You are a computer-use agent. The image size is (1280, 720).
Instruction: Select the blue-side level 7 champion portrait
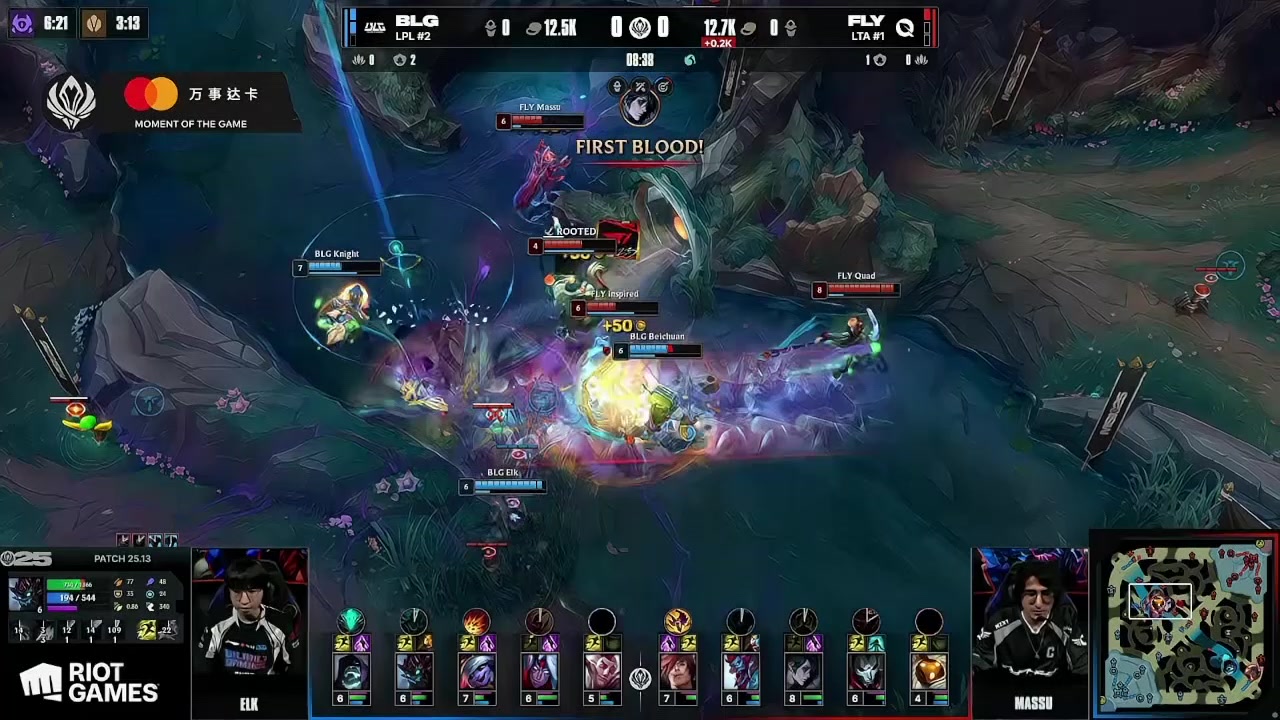click(477, 669)
